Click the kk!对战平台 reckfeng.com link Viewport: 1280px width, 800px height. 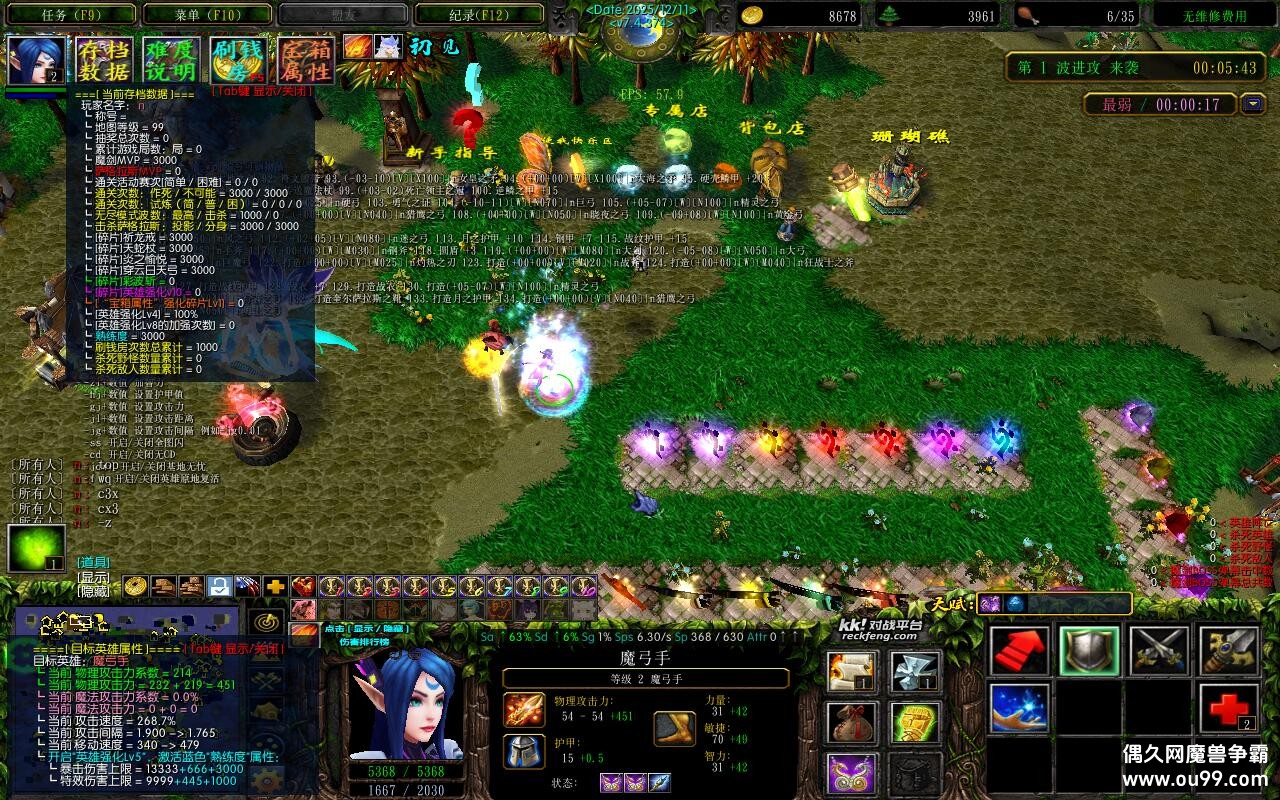(882, 628)
